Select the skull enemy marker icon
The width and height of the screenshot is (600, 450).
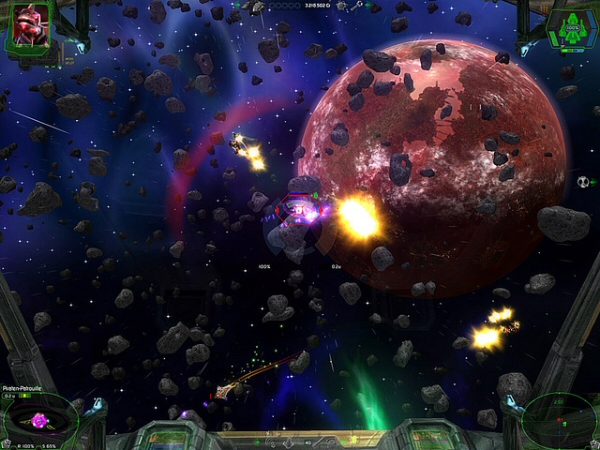583,182
